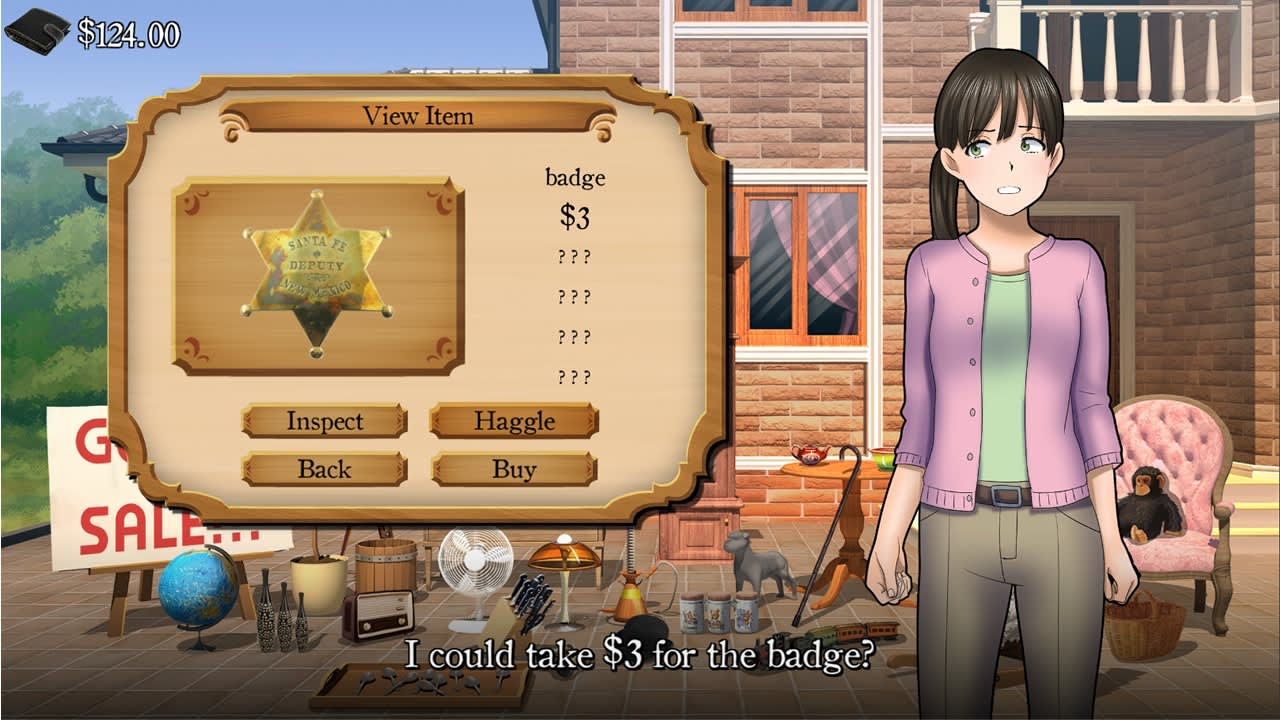Select the sheriff badge image in the frame
The height and width of the screenshot is (720, 1280).
point(315,272)
